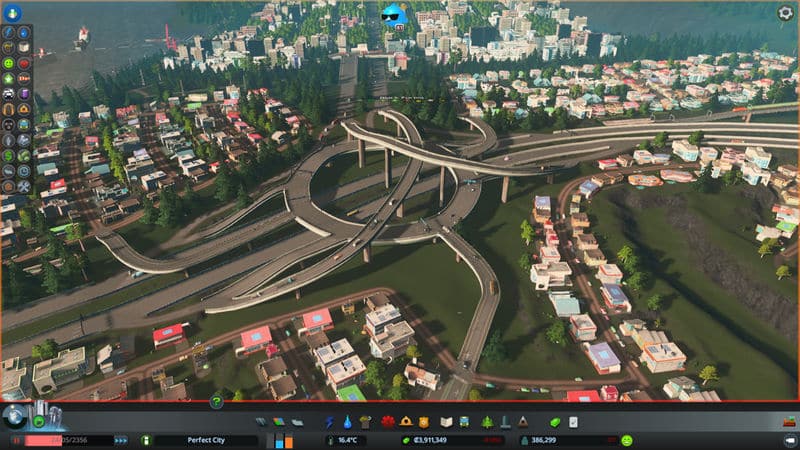800x450 pixels.
Task: Open the green happiness smiley indicator
Action: tap(627, 440)
